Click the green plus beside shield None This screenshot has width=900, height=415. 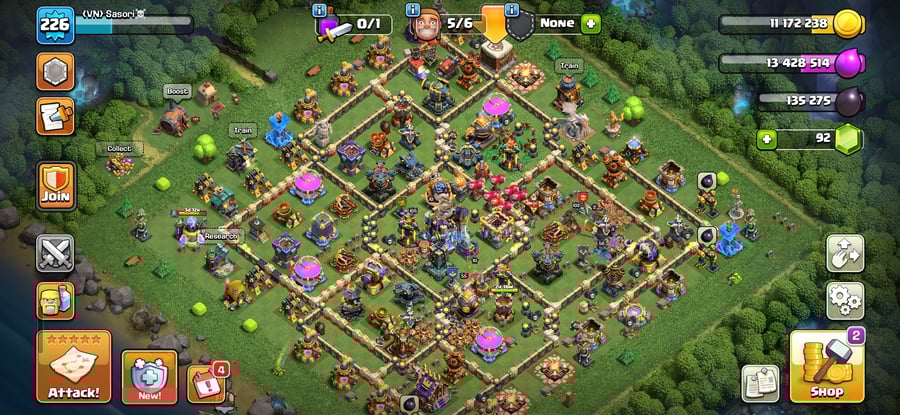click(590, 23)
